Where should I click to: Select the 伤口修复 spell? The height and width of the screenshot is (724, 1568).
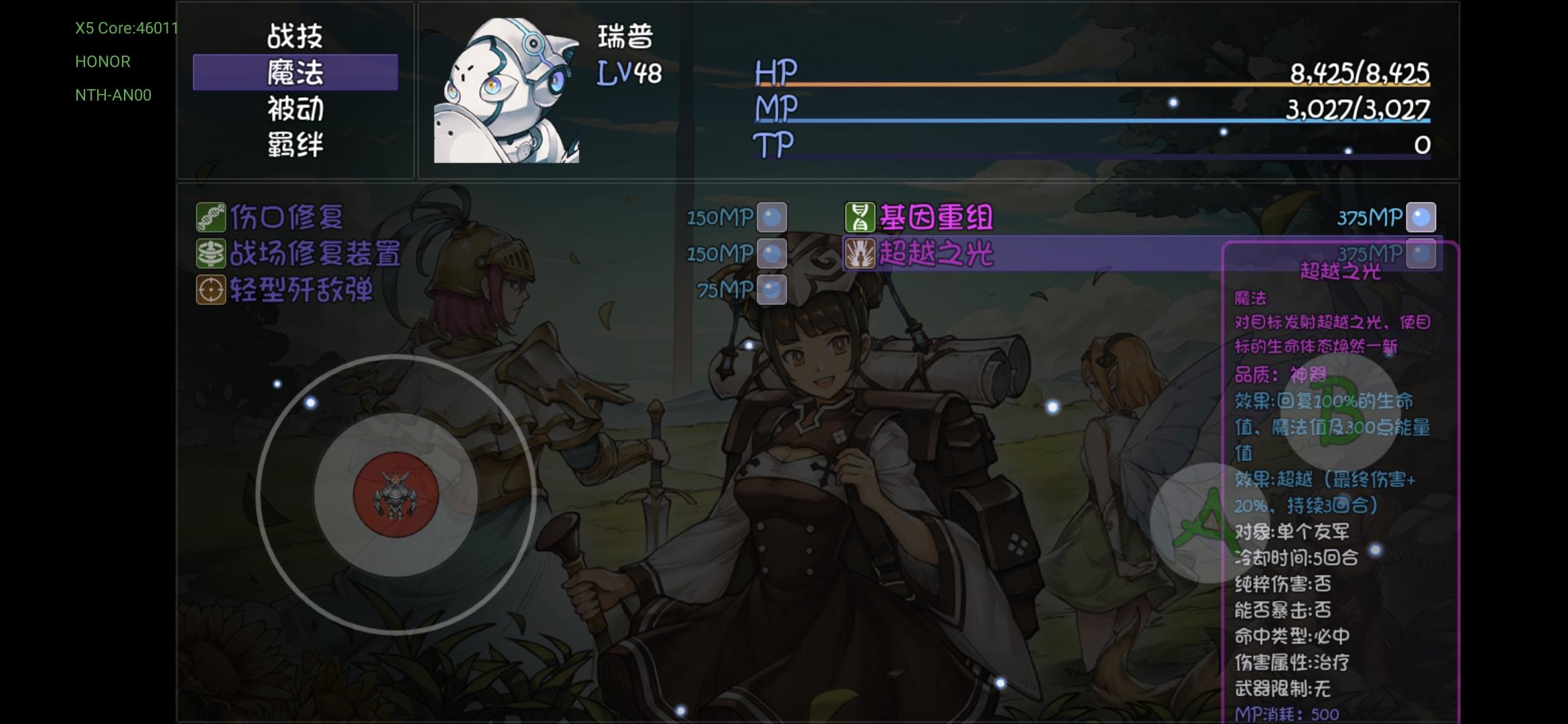(x=287, y=217)
